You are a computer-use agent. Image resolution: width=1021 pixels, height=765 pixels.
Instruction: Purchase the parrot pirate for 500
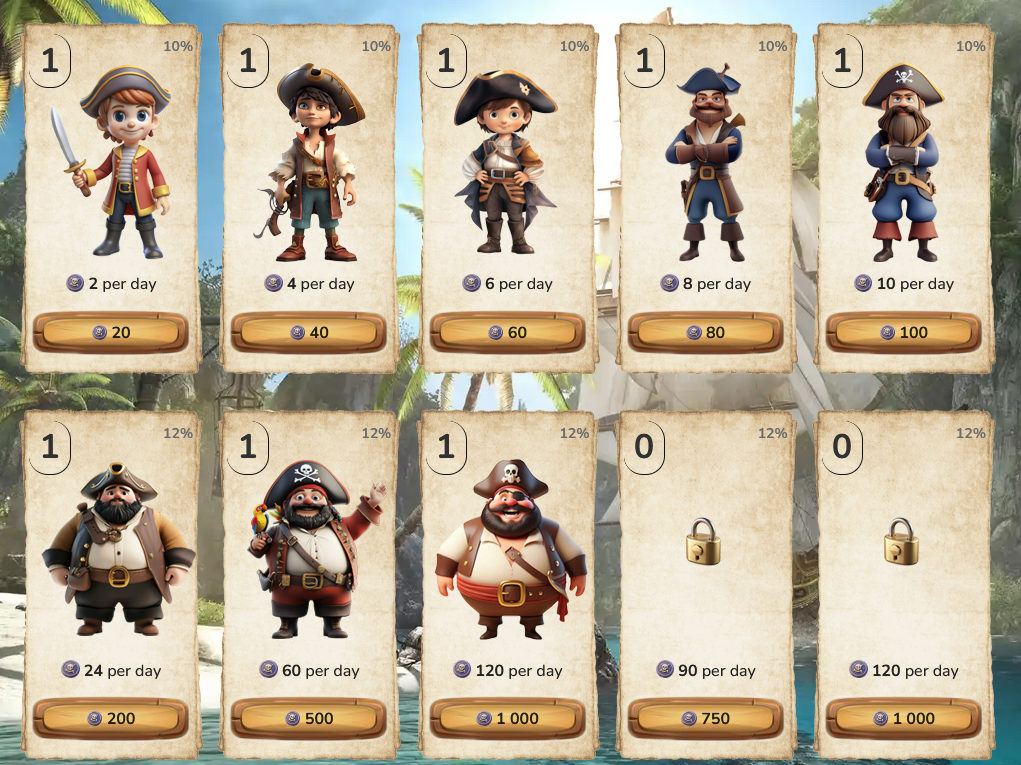(308, 718)
